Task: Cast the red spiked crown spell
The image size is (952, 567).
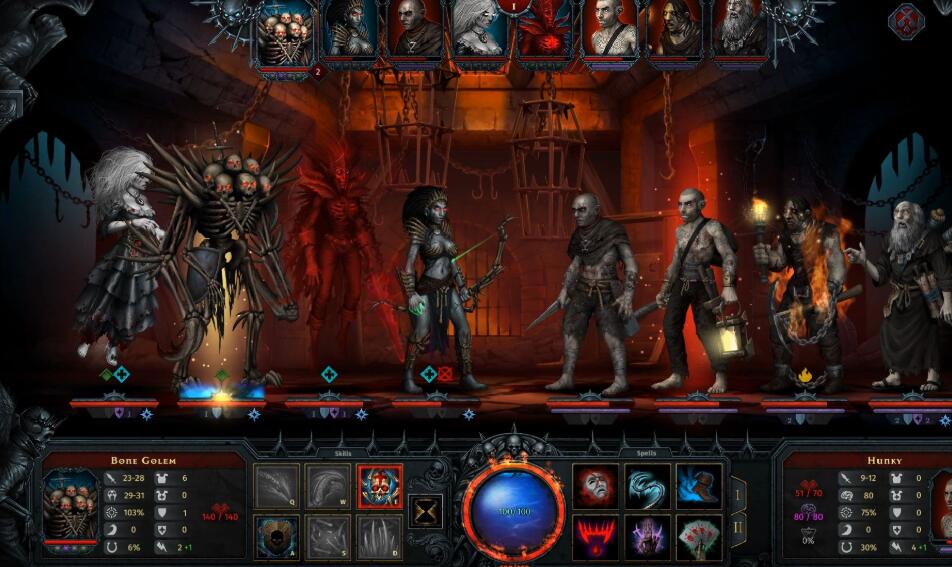Action: 596,537
